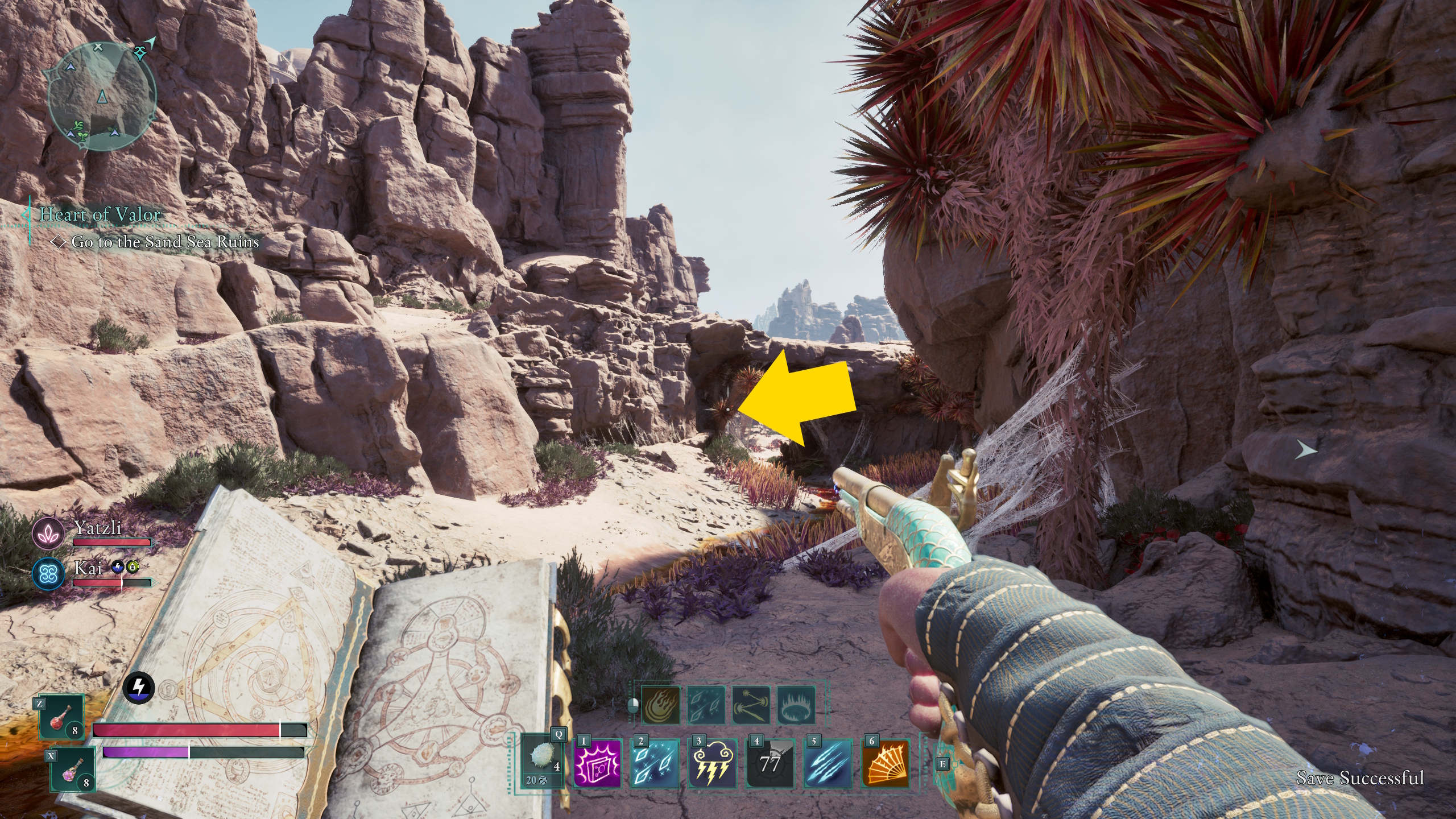Viewport: 1456px width, 819px height.
Task: Click the lightning bolt status effect icon
Action: [139, 688]
